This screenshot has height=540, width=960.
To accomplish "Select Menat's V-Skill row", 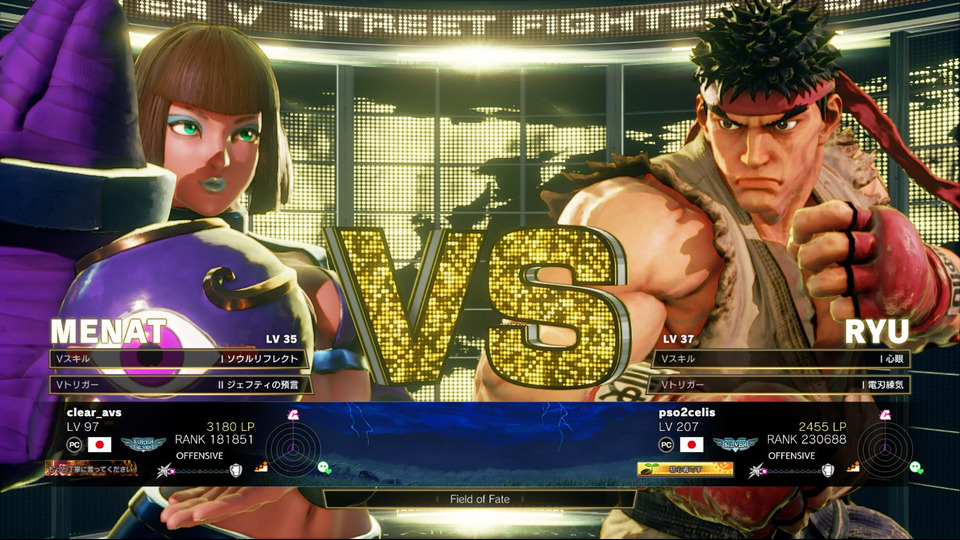I will pos(179,358).
